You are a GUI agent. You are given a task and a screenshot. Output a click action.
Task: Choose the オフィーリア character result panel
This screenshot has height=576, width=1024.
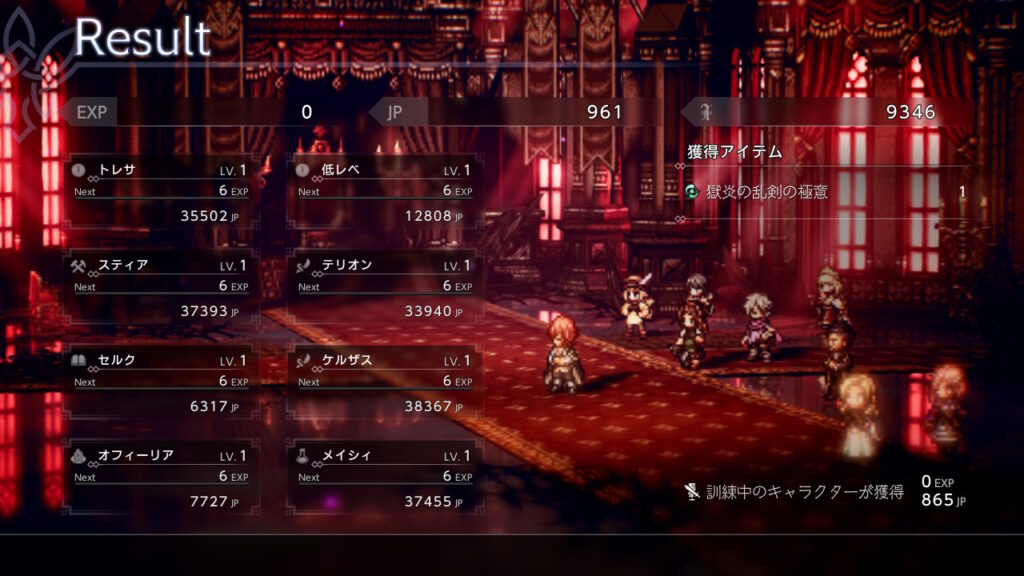point(160,477)
